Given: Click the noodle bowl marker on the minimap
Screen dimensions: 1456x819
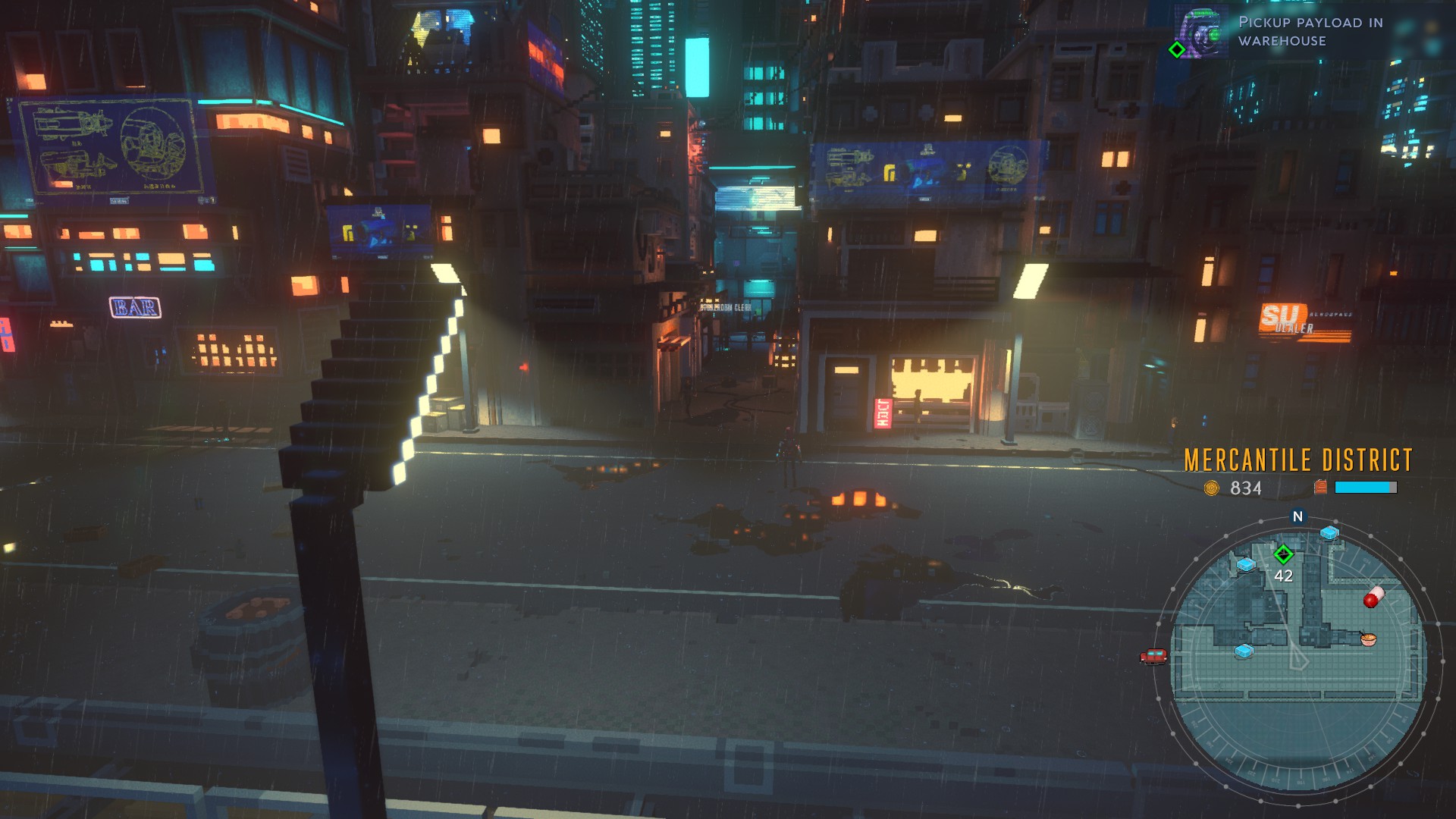Looking at the screenshot, I should 1368,639.
